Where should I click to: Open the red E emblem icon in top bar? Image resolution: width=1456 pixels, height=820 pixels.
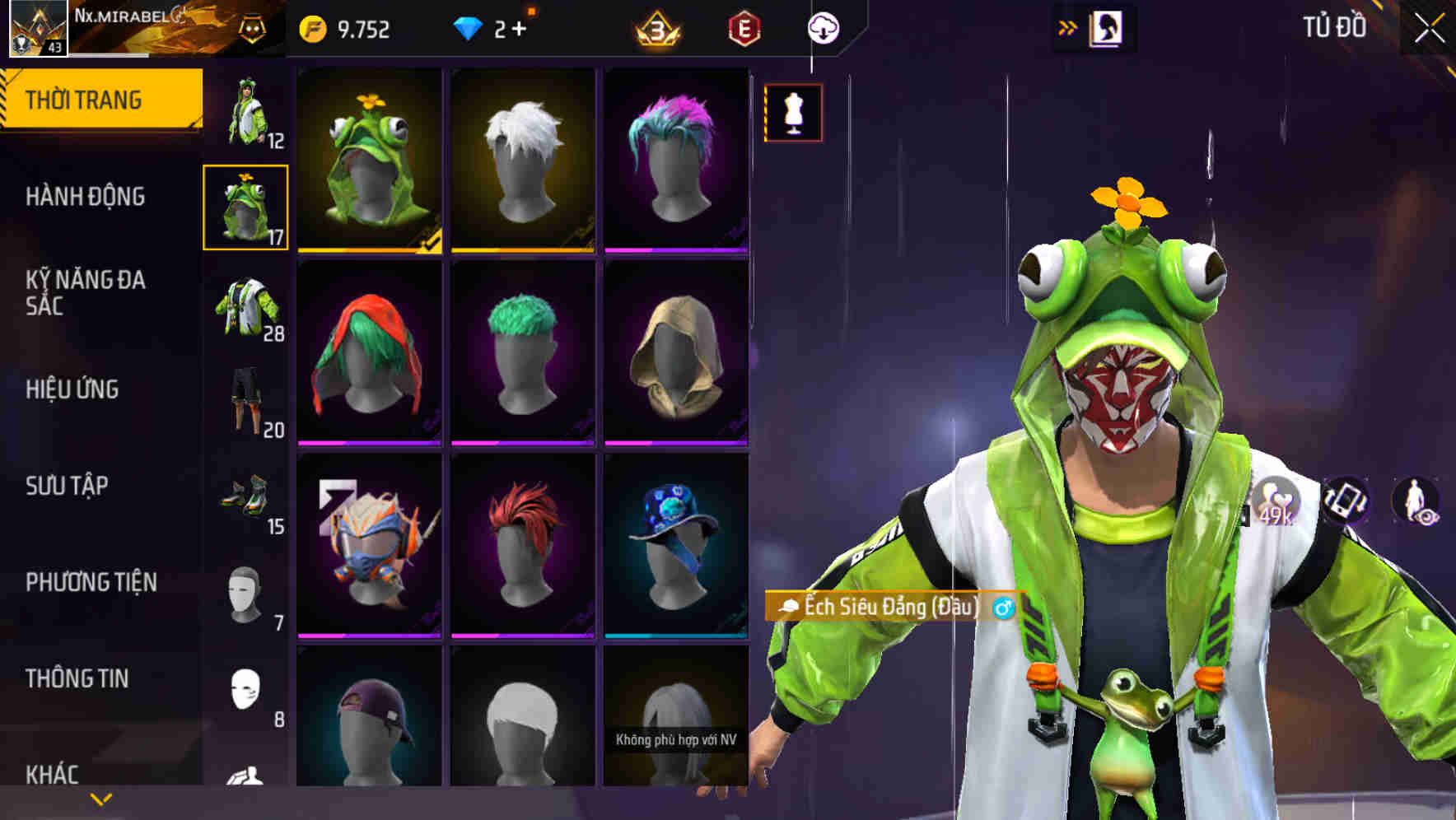744,27
